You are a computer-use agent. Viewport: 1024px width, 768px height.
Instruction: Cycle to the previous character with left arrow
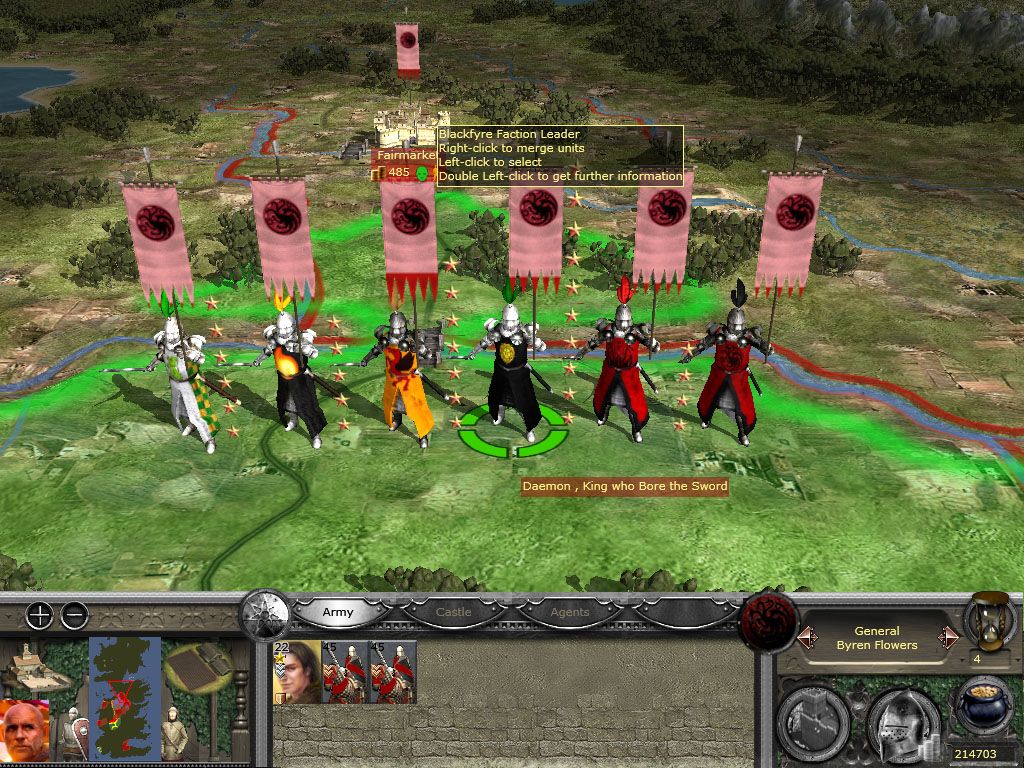(x=804, y=637)
